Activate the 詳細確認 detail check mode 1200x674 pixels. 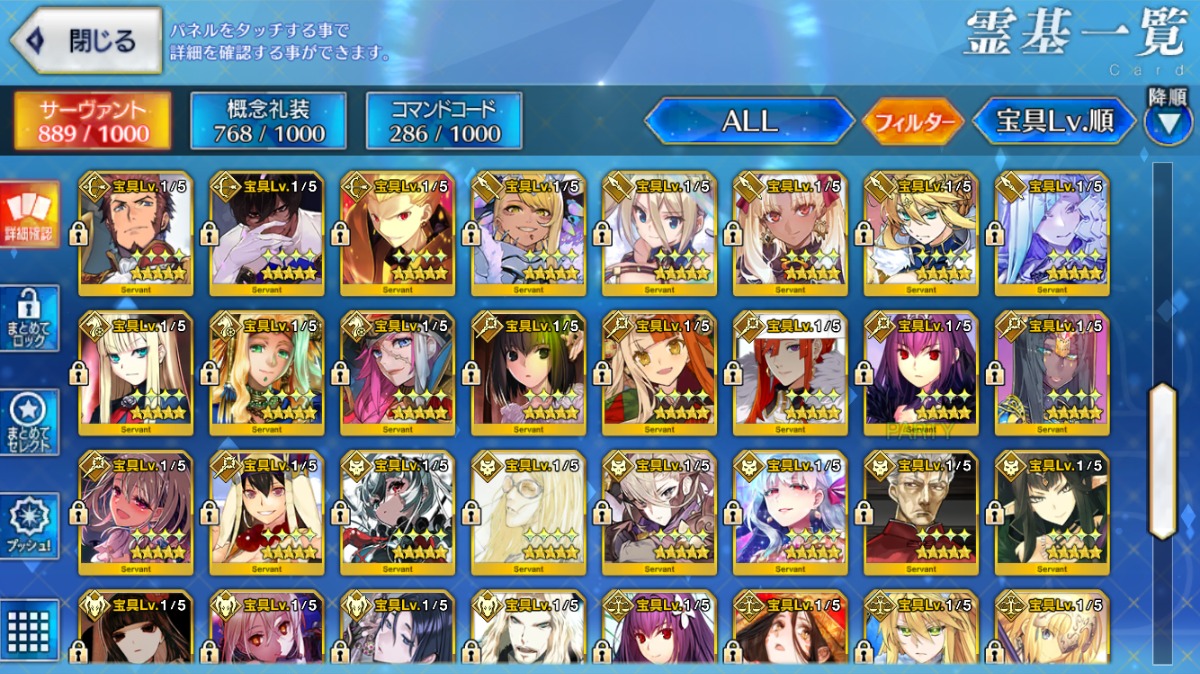tap(29, 215)
